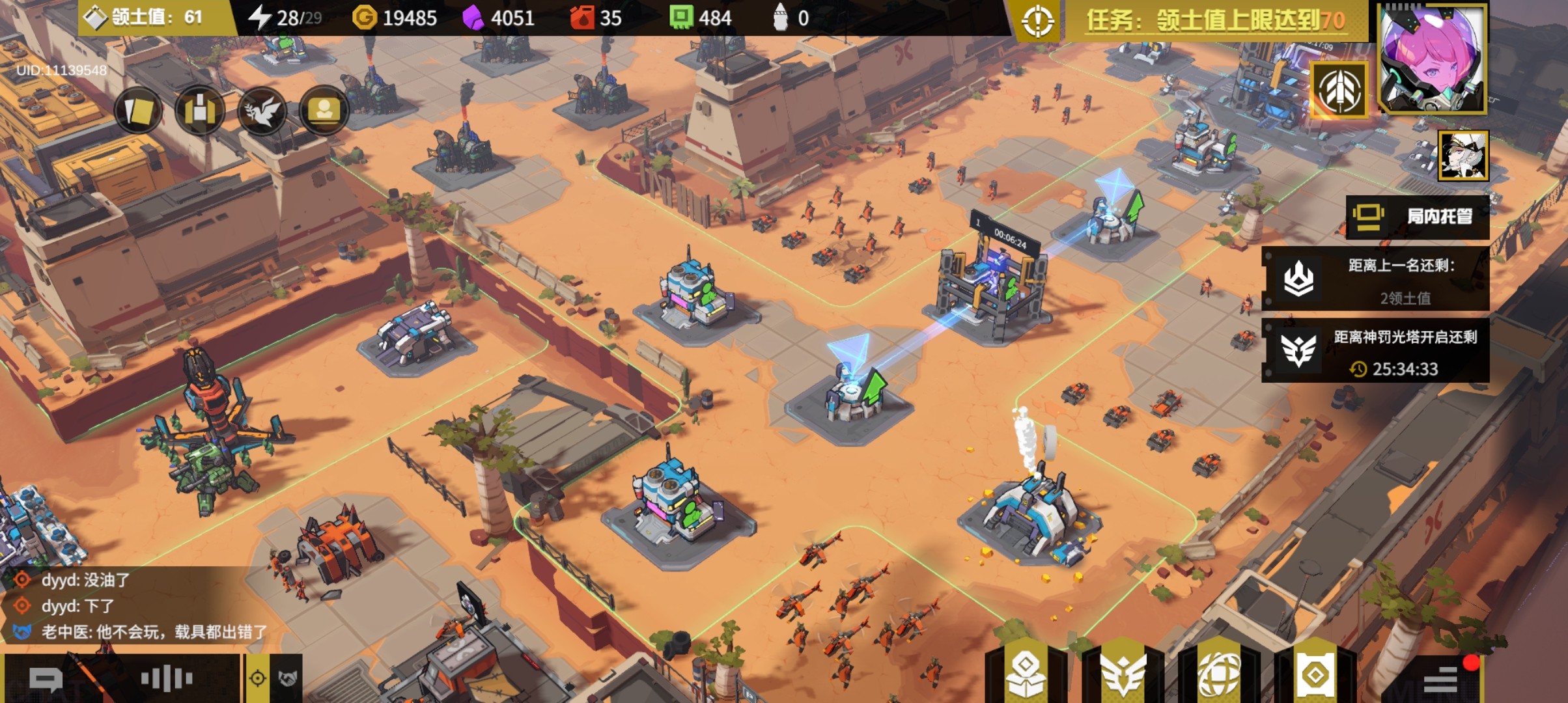Click the peace dove icon

point(262,111)
